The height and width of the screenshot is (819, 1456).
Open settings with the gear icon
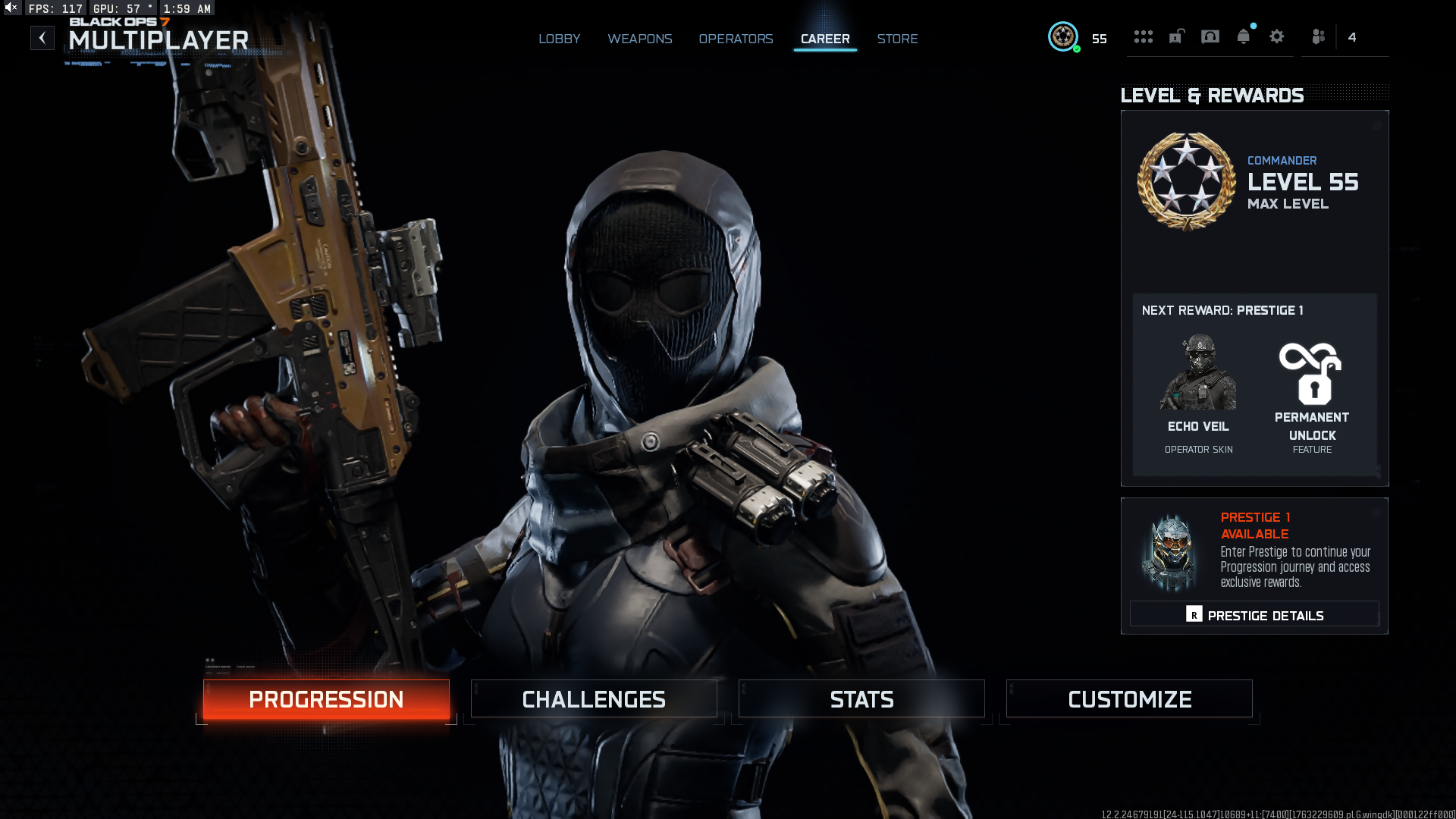(x=1277, y=36)
